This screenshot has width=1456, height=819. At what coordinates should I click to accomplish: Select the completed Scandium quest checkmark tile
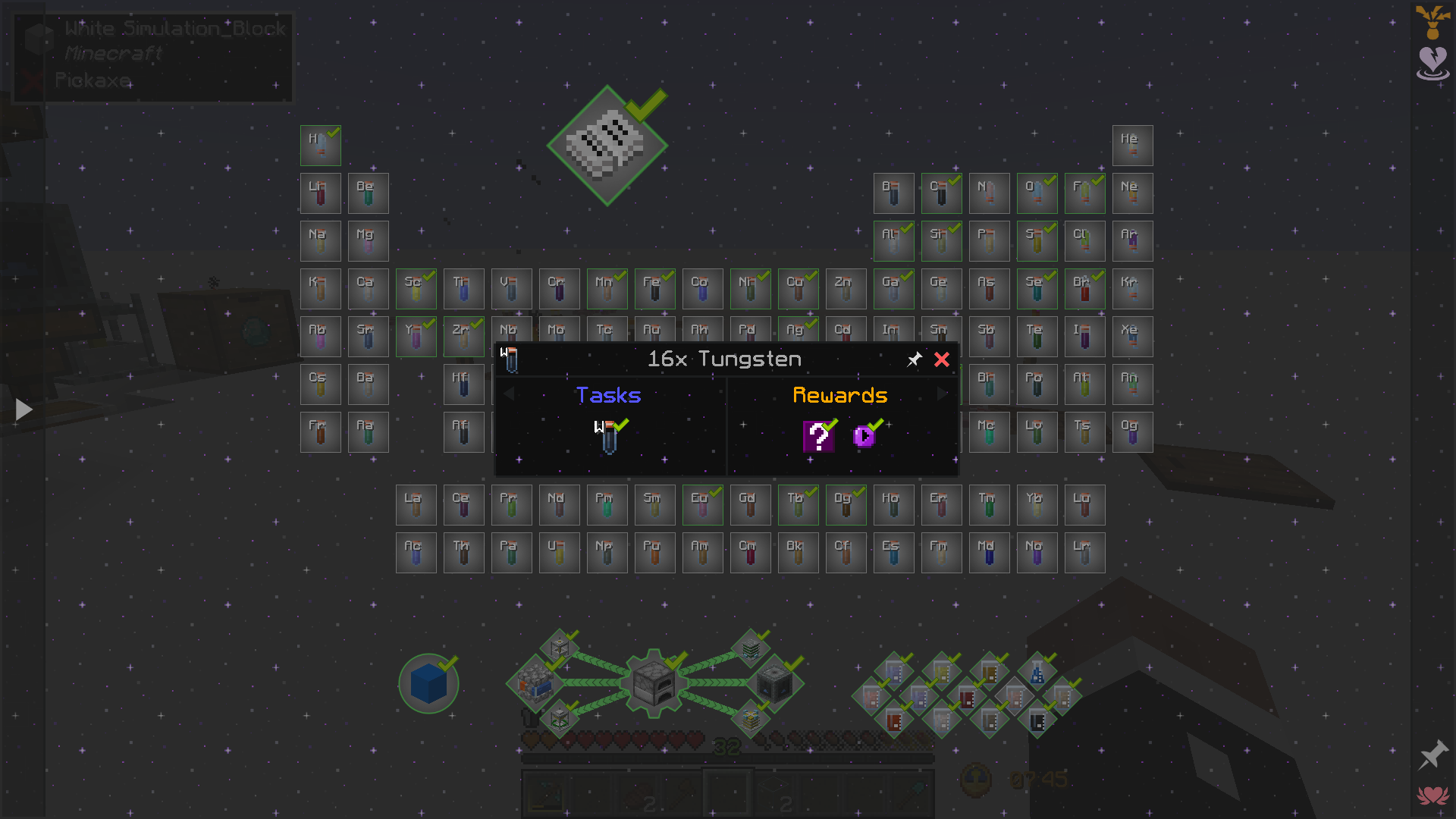(416, 288)
